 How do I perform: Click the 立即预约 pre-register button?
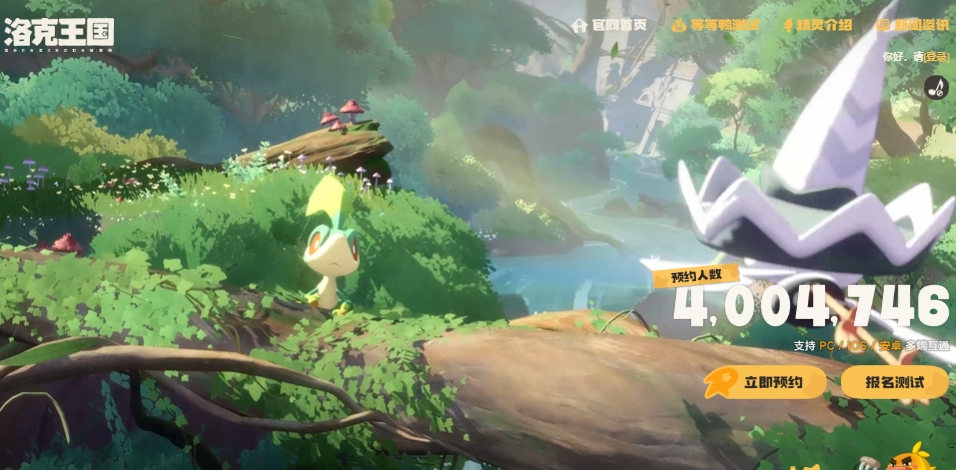pos(766,382)
